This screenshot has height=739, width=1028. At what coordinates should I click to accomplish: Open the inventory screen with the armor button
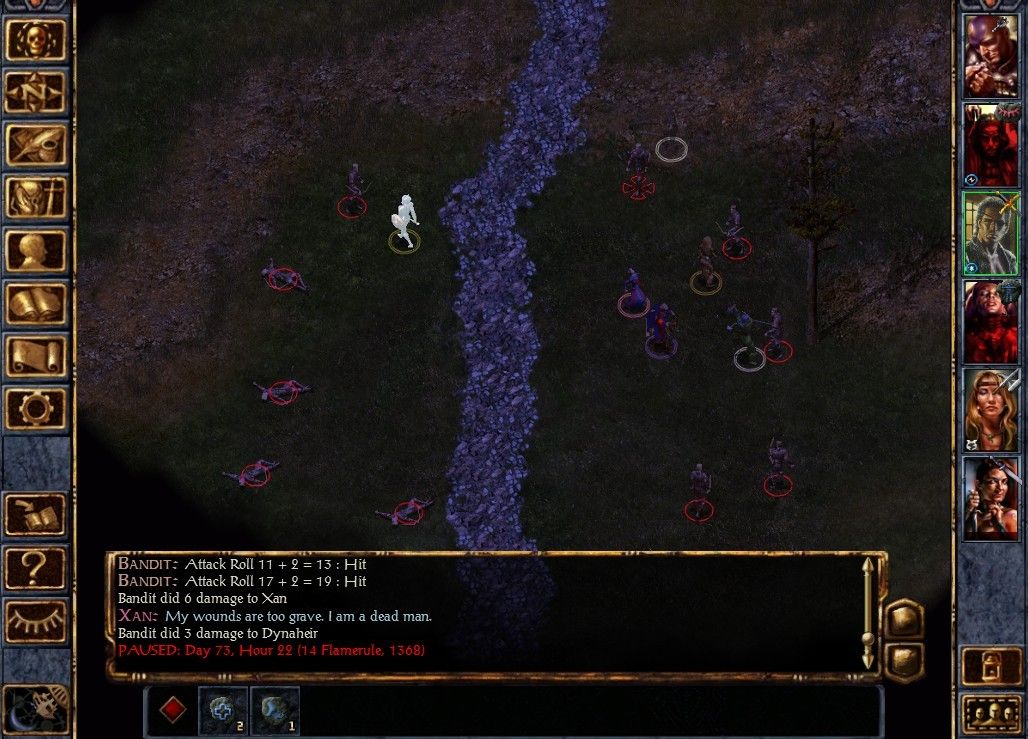point(36,198)
